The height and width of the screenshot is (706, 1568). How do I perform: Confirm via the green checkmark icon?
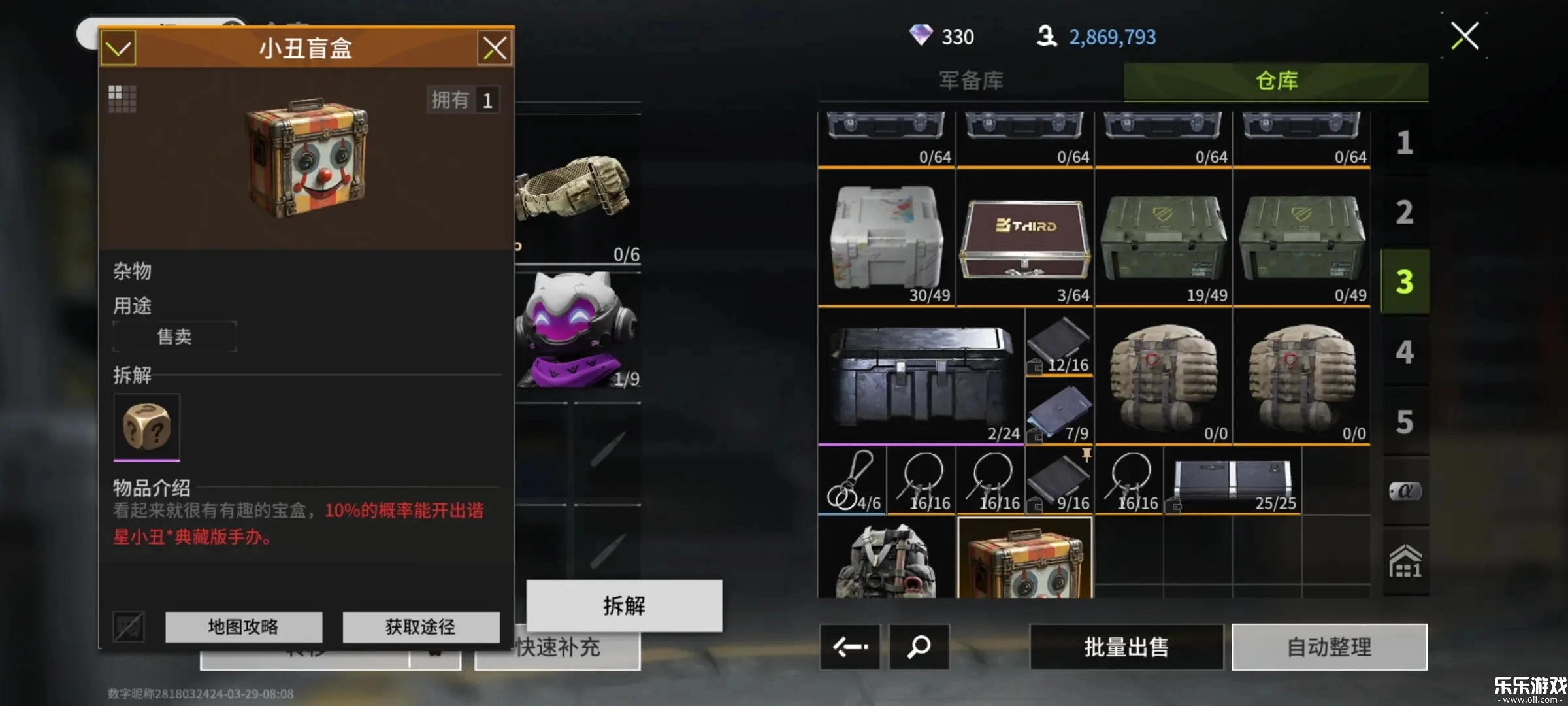tap(118, 48)
